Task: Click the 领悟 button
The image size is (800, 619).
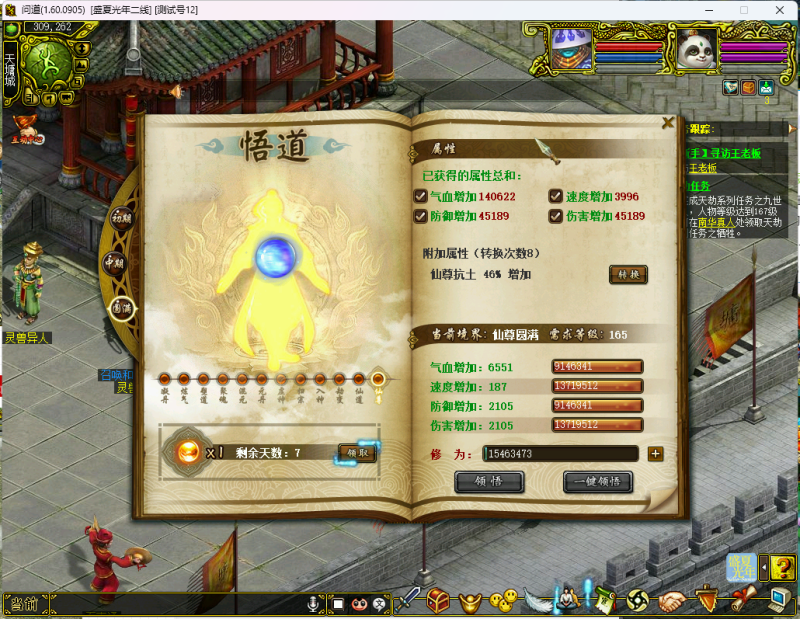Action: (489, 482)
